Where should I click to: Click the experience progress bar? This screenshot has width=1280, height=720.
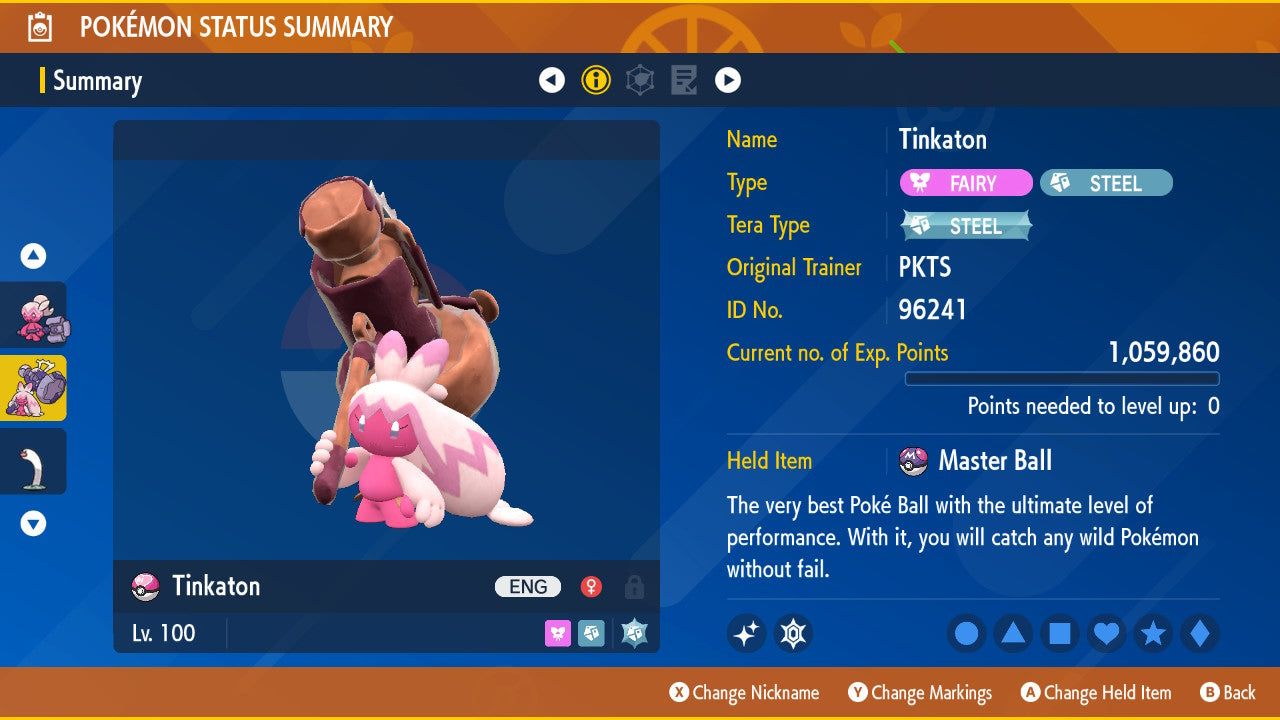point(1062,379)
